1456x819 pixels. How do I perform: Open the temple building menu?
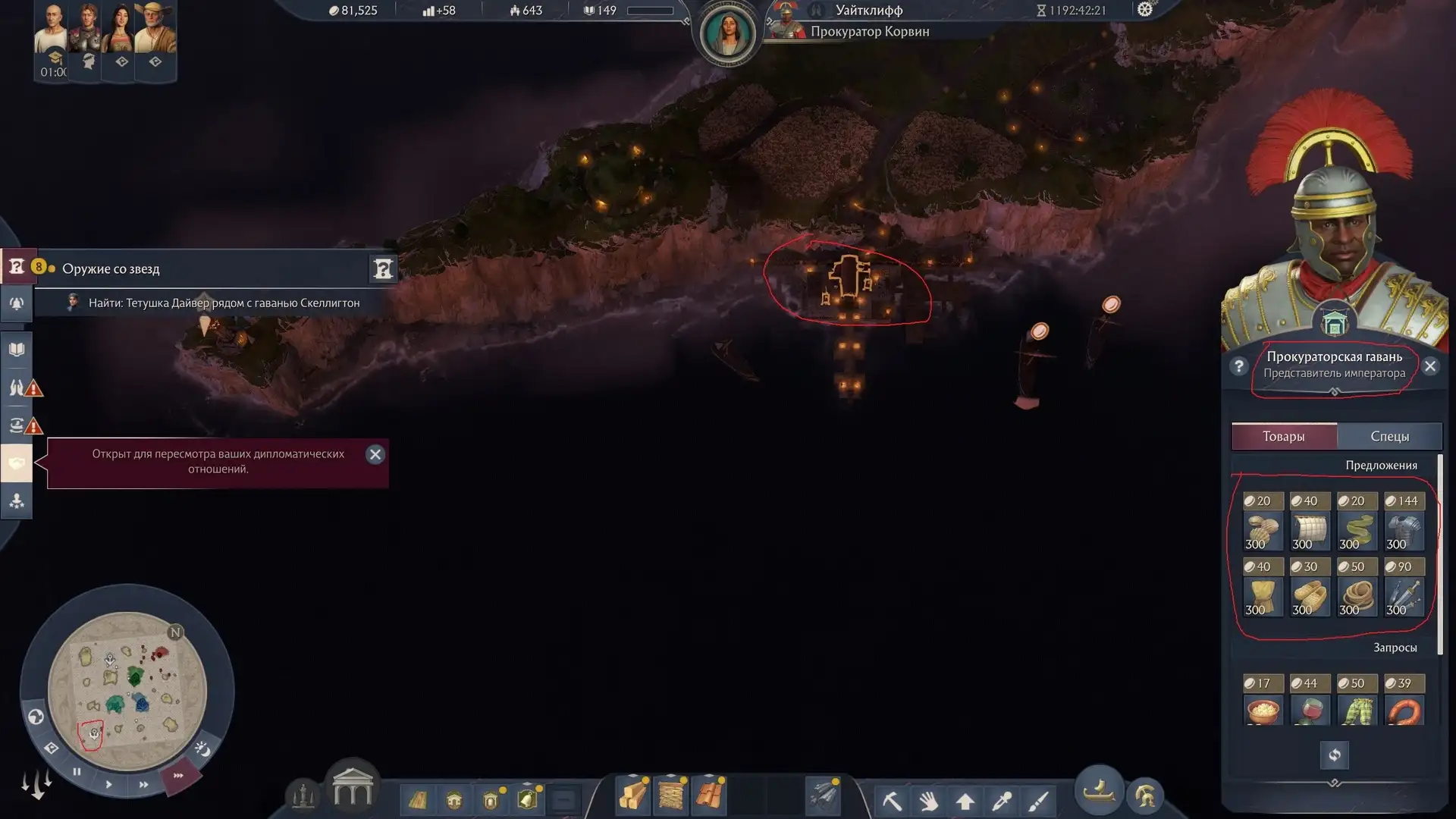pos(353,788)
